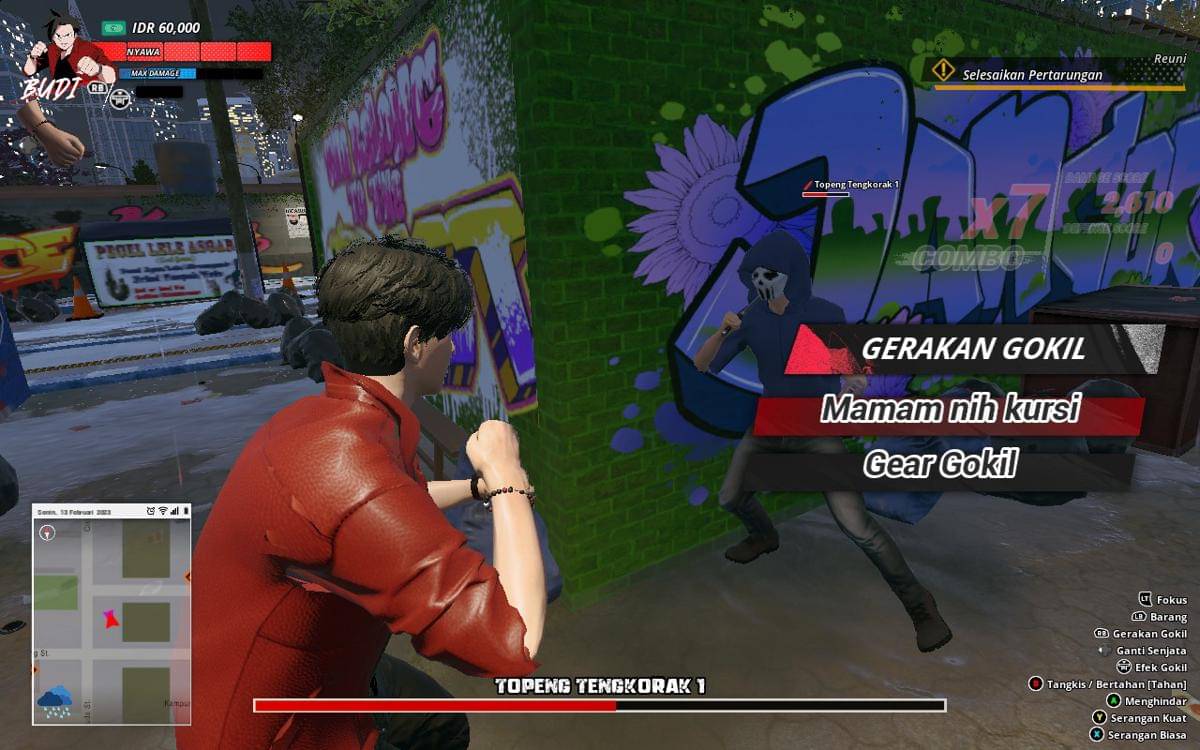Select the "Mamam nih kursi" move
Image resolution: width=1200 pixels, height=750 pixels.
tap(948, 410)
